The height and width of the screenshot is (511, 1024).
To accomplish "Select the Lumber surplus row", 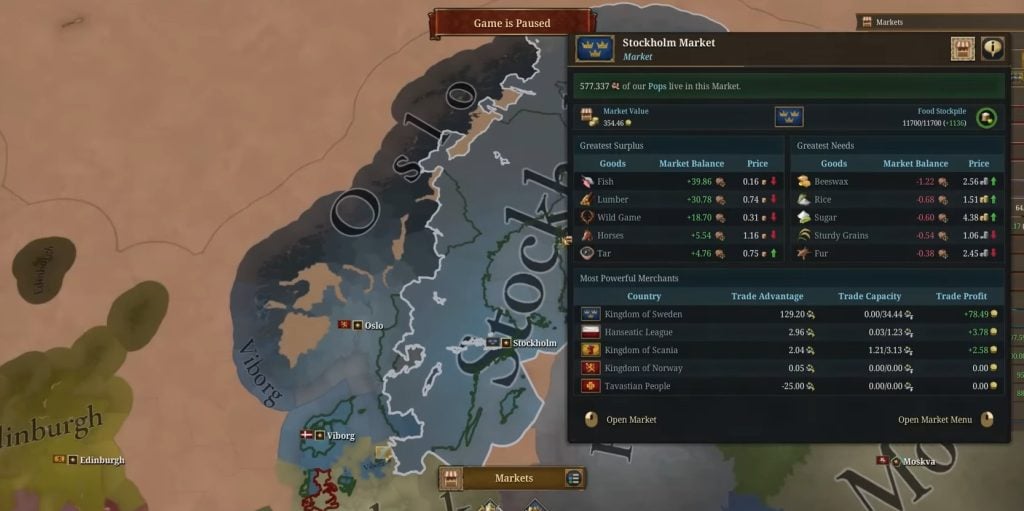I will (x=679, y=200).
